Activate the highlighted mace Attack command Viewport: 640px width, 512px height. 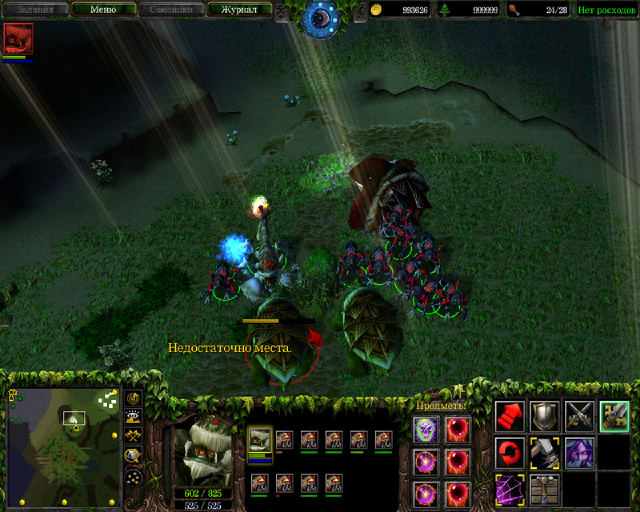point(614,416)
